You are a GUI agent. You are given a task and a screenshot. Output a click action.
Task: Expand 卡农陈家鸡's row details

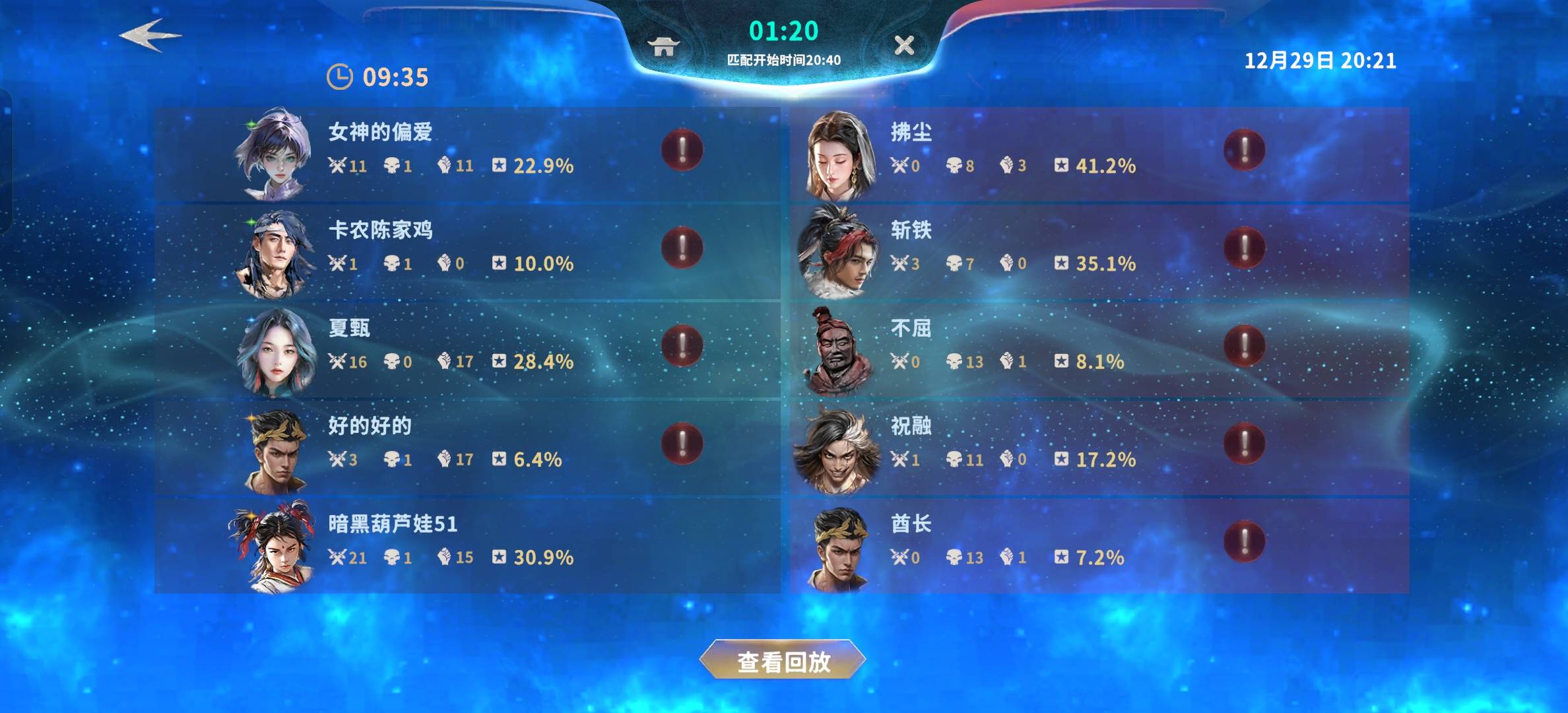click(682, 248)
